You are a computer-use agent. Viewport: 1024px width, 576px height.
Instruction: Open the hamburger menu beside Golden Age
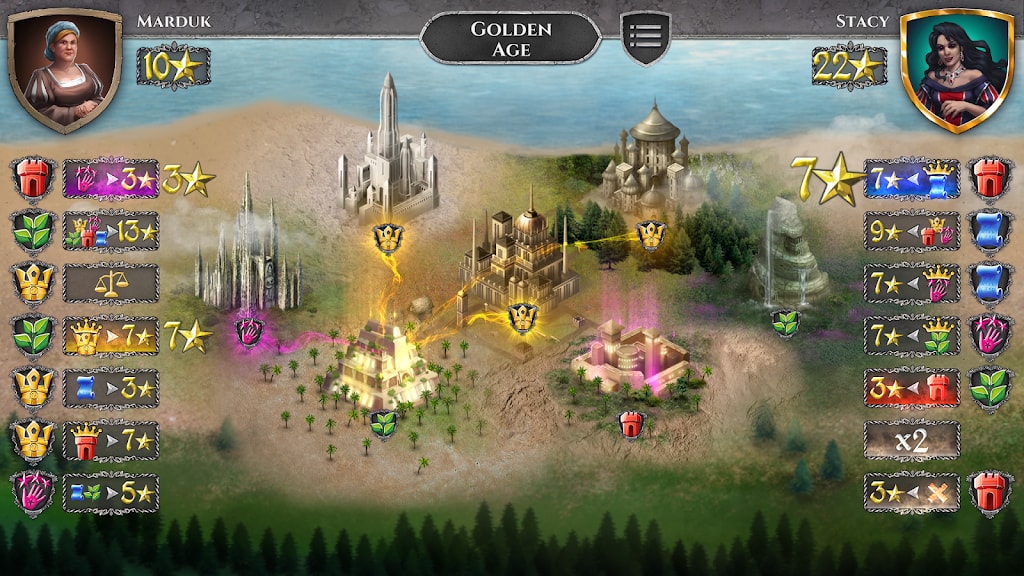point(645,38)
